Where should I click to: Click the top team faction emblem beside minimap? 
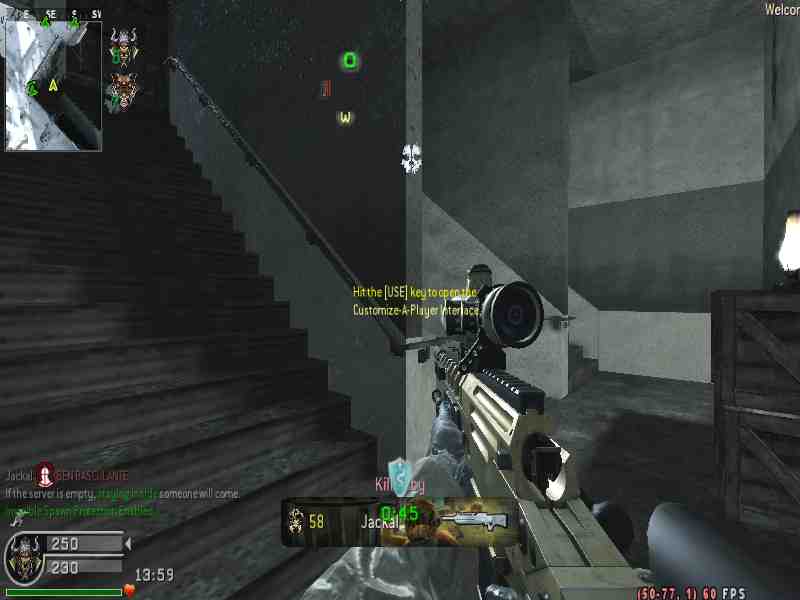point(122,43)
